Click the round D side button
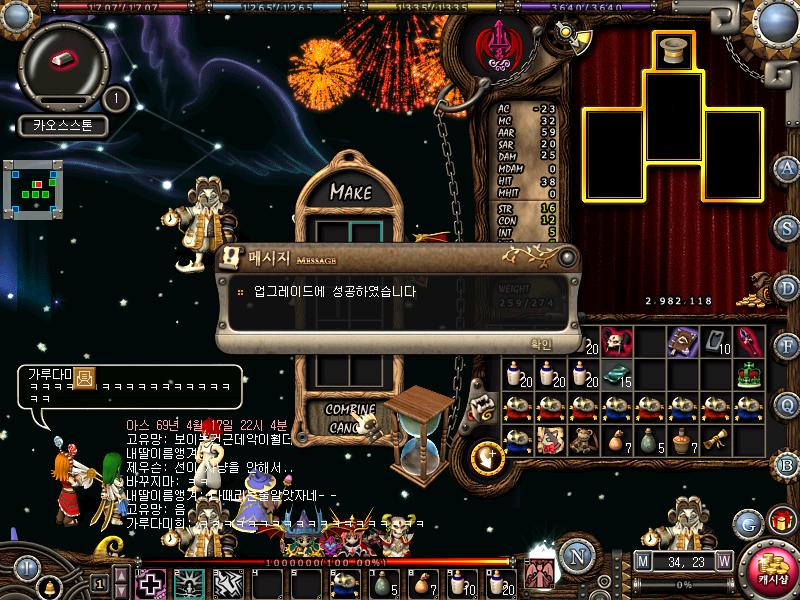This screenshot has width=800, height=600. [x=787, y=287]
